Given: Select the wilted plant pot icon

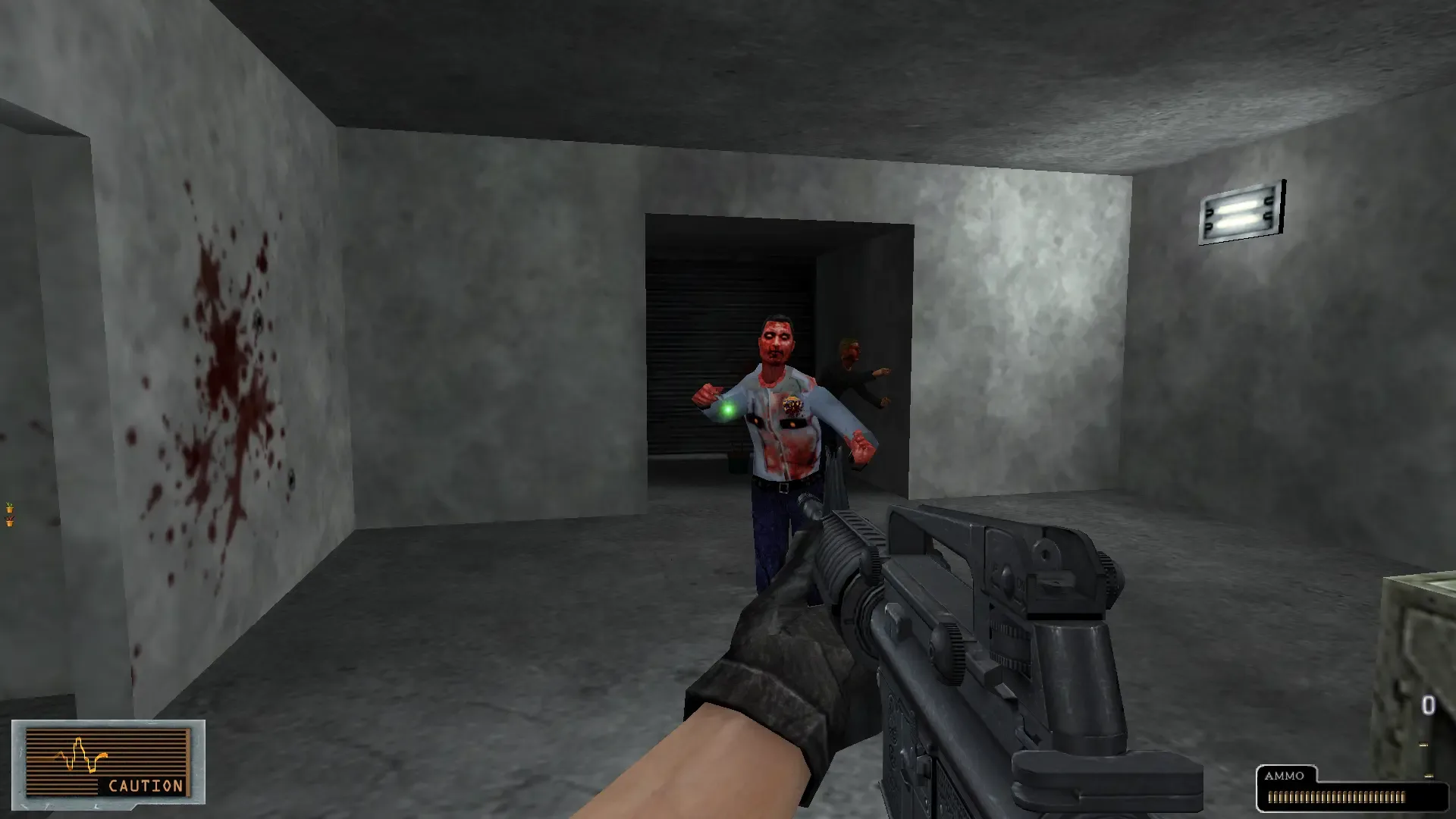Looking at the screenshot, I should [10, 522].
